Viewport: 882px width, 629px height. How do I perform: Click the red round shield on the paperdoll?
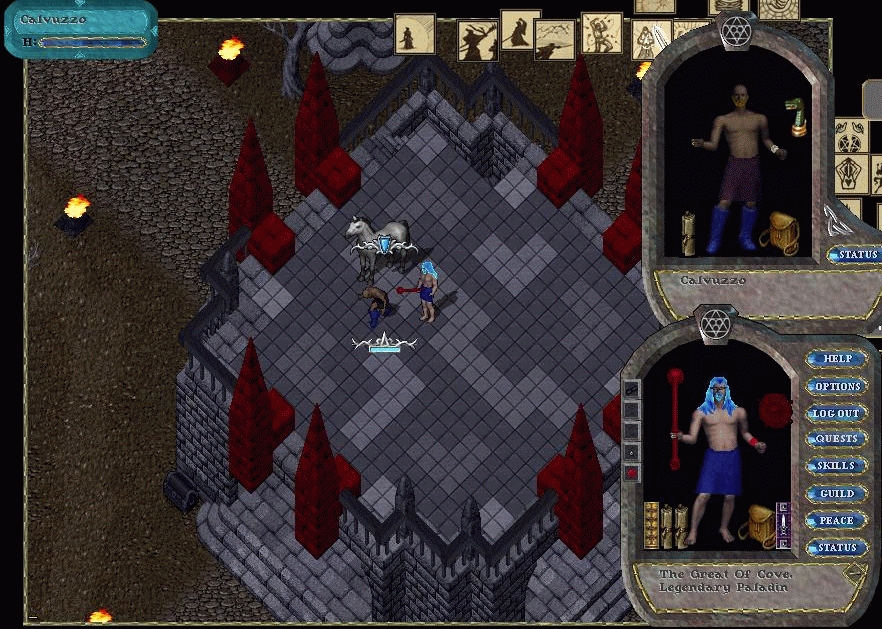[775, 409]
